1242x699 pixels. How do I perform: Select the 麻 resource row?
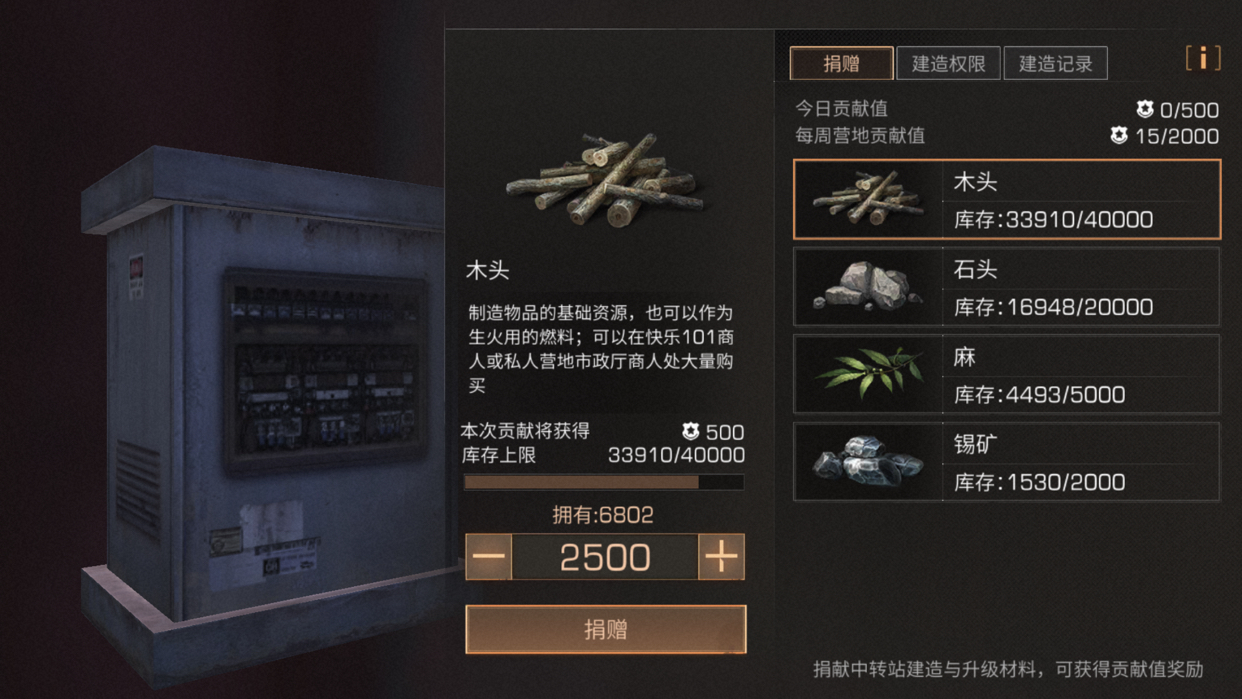point(1006,374)
